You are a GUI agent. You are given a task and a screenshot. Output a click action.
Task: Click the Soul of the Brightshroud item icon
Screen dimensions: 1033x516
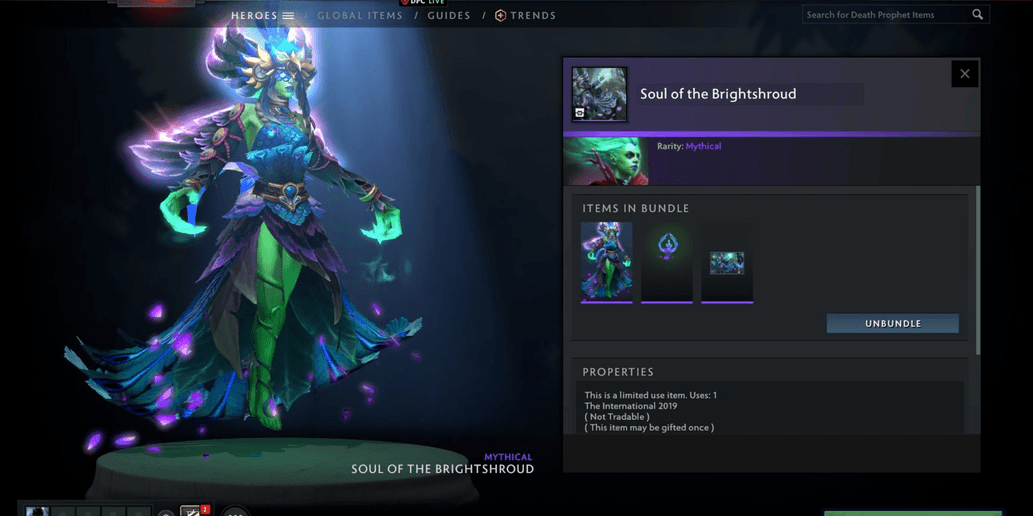tap(599, 94)
